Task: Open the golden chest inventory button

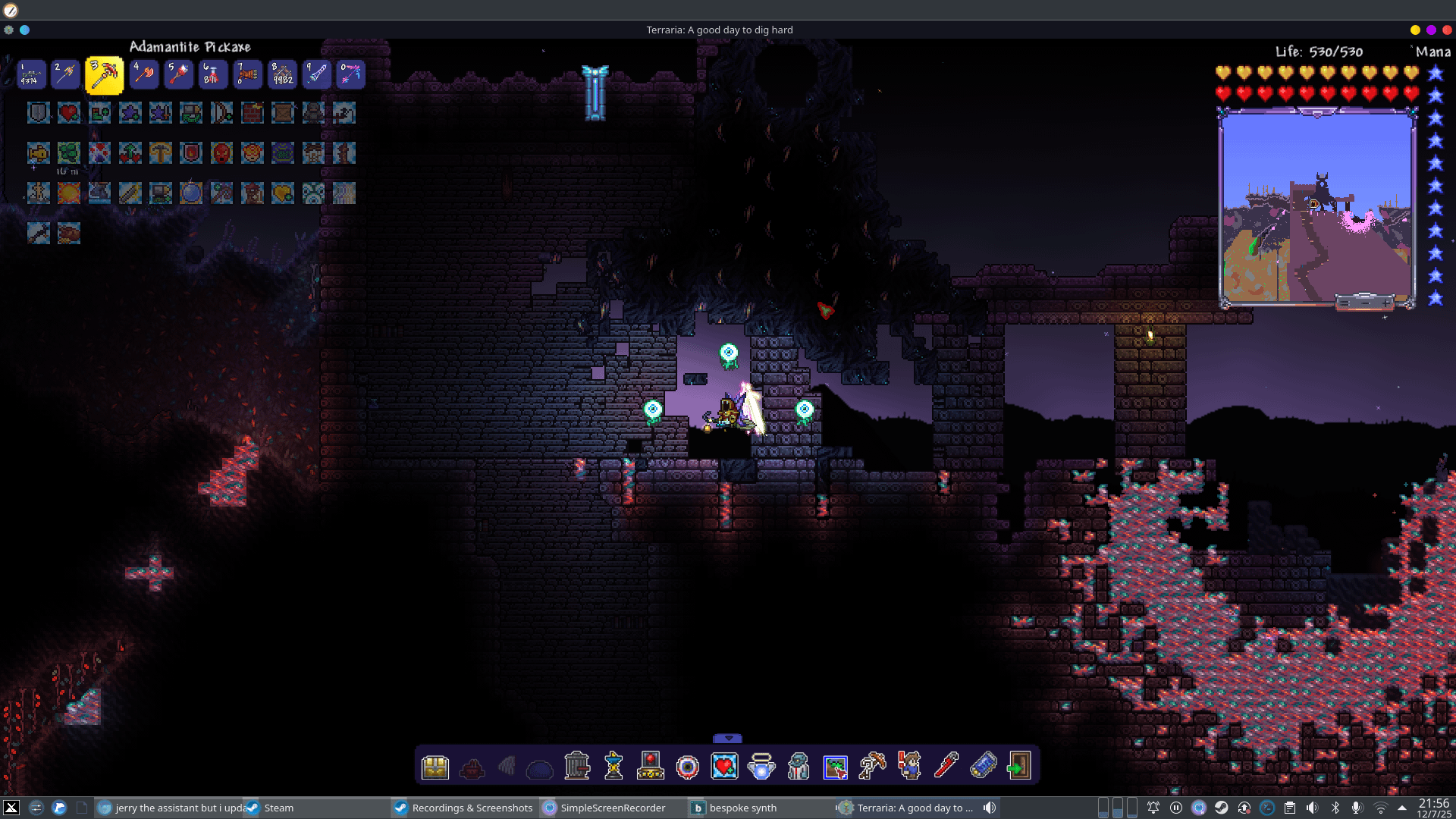Action: click(x=435, y=767)
